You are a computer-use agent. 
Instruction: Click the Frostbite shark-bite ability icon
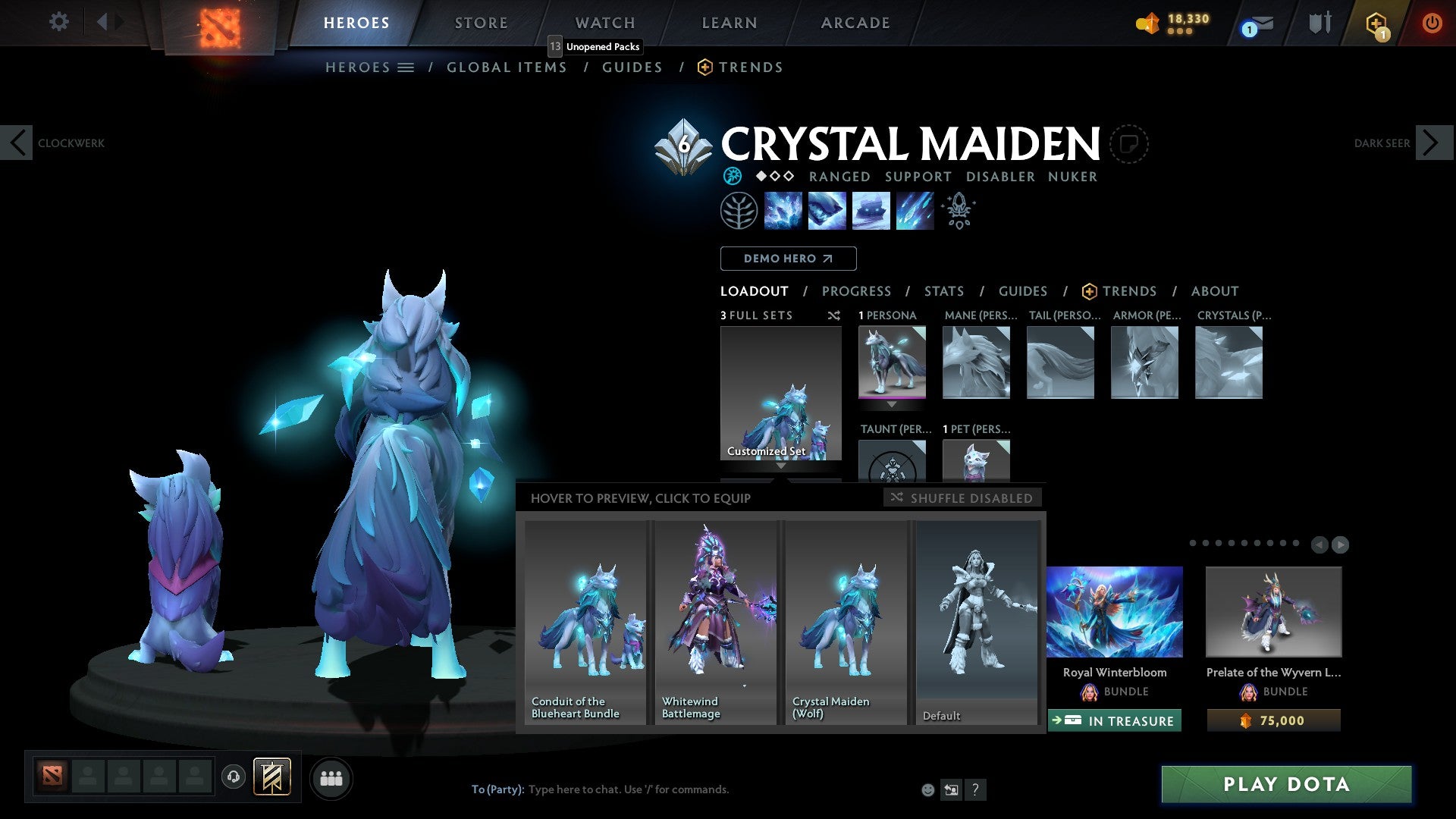coord(827,210)
